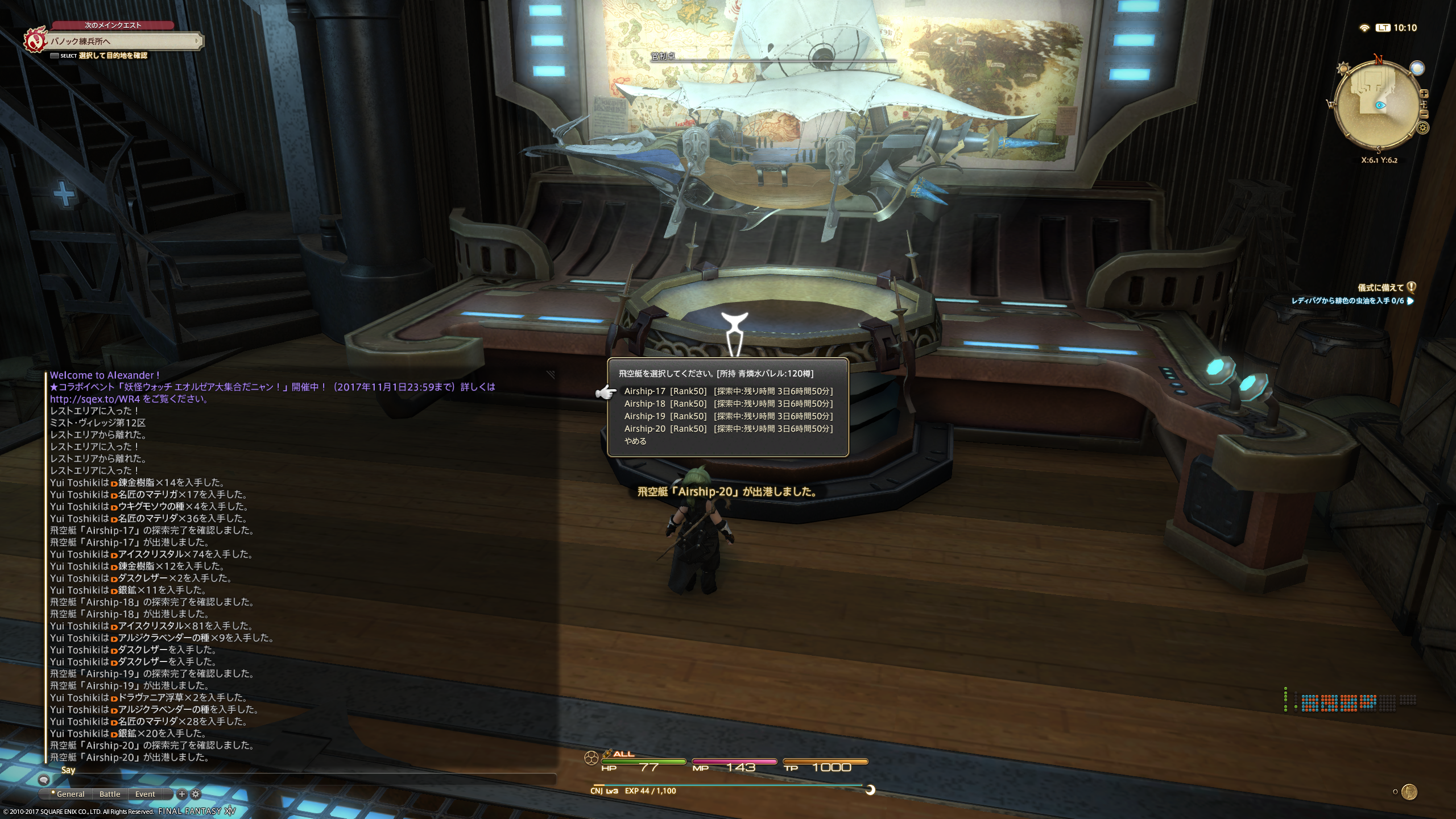Image resolution: width=1456 pixels, height=819 pixels.
Task: Zoom in the minimap with the plus button
Action: point(1424,94)
